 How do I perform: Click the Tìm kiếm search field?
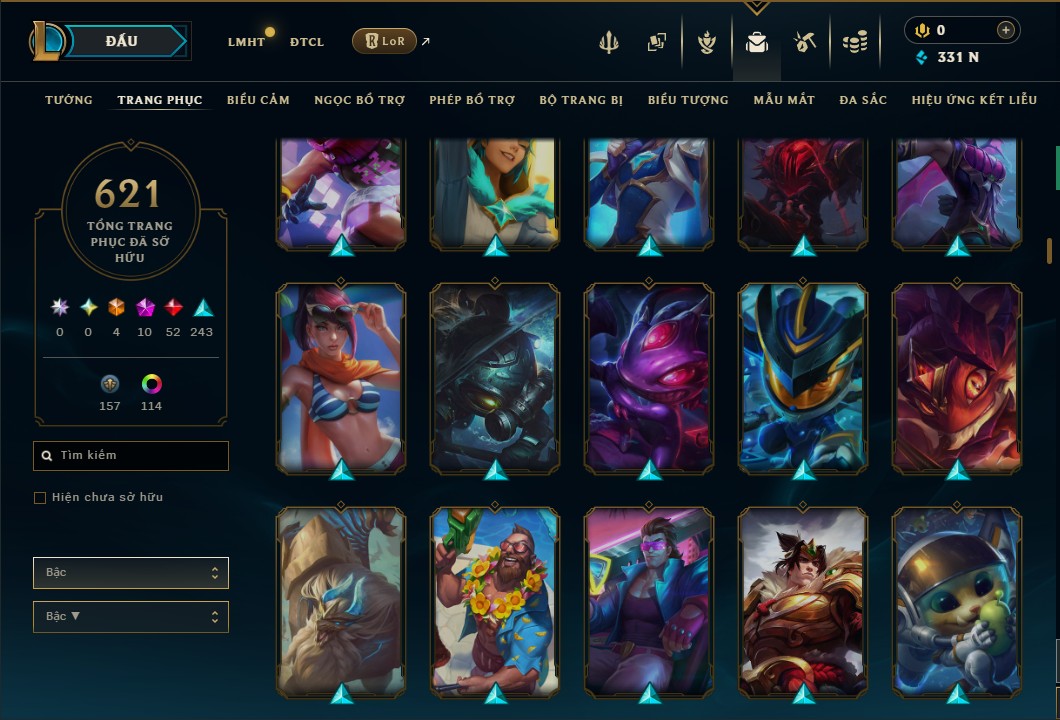pyautogui.click(x=131, y=456)
